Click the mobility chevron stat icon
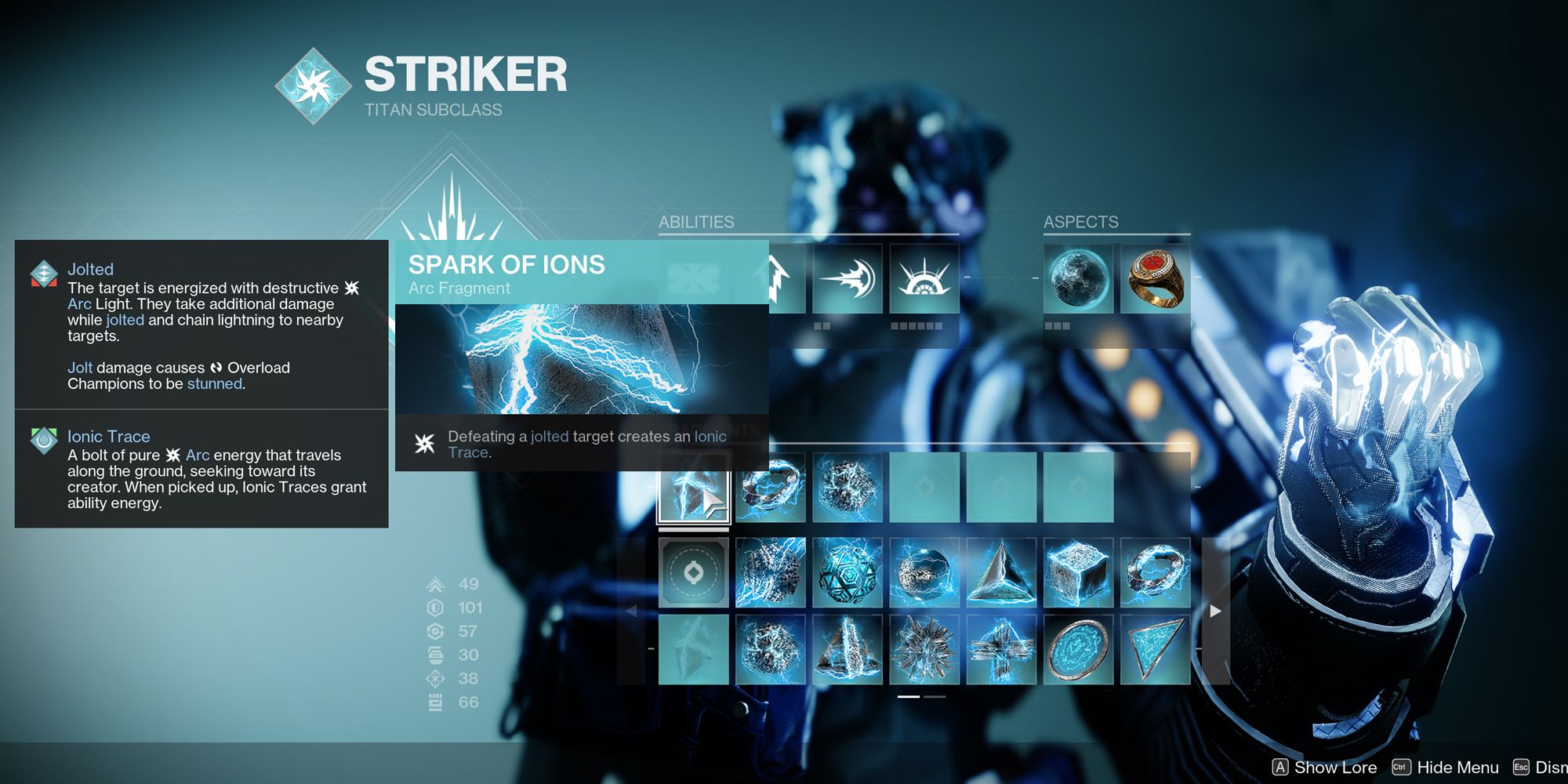Image resolution: width=1568 pixels, height=784 pixels. point(436,584)
